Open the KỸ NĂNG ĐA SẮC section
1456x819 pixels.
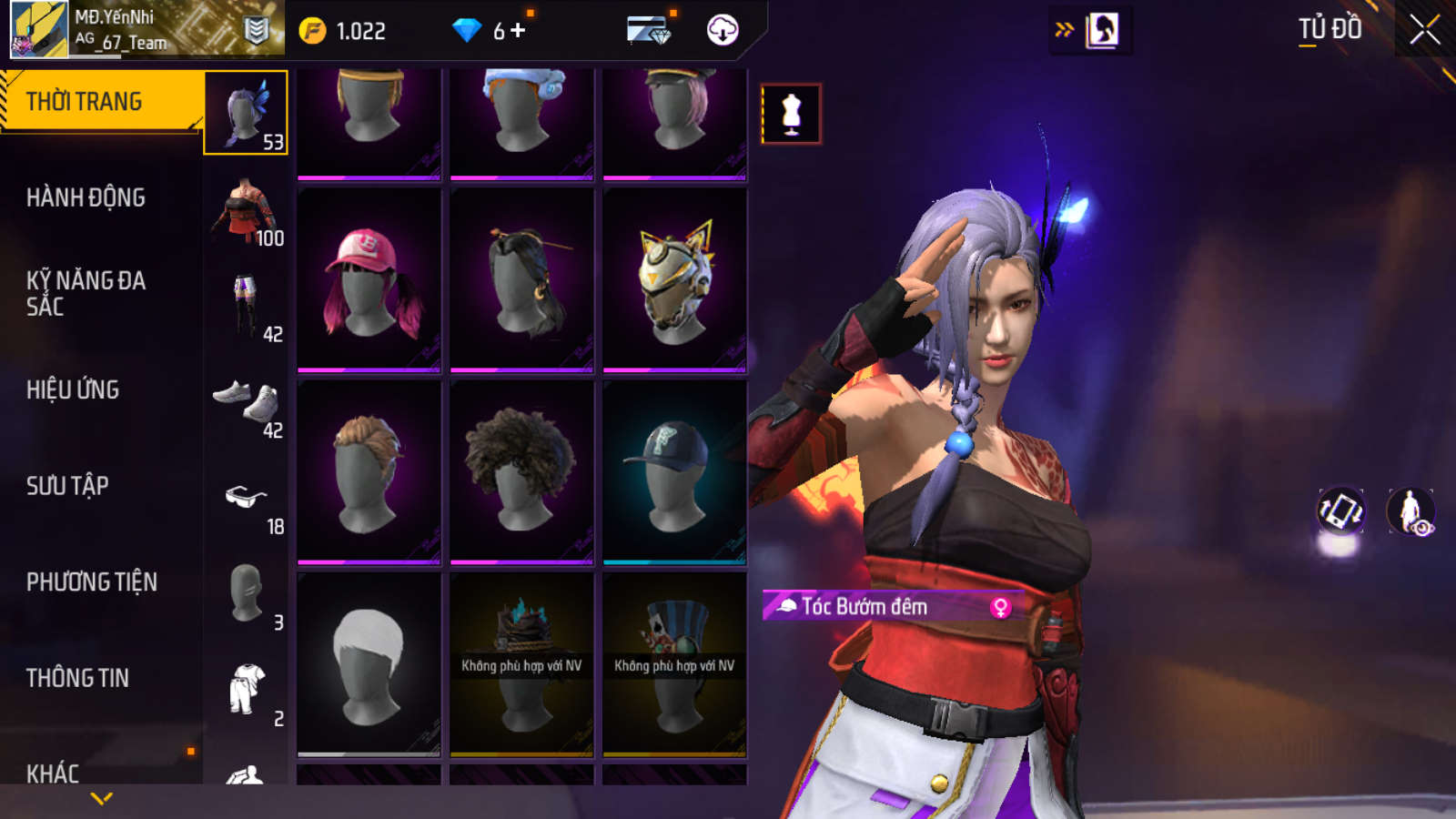click(x=86, y=293)
